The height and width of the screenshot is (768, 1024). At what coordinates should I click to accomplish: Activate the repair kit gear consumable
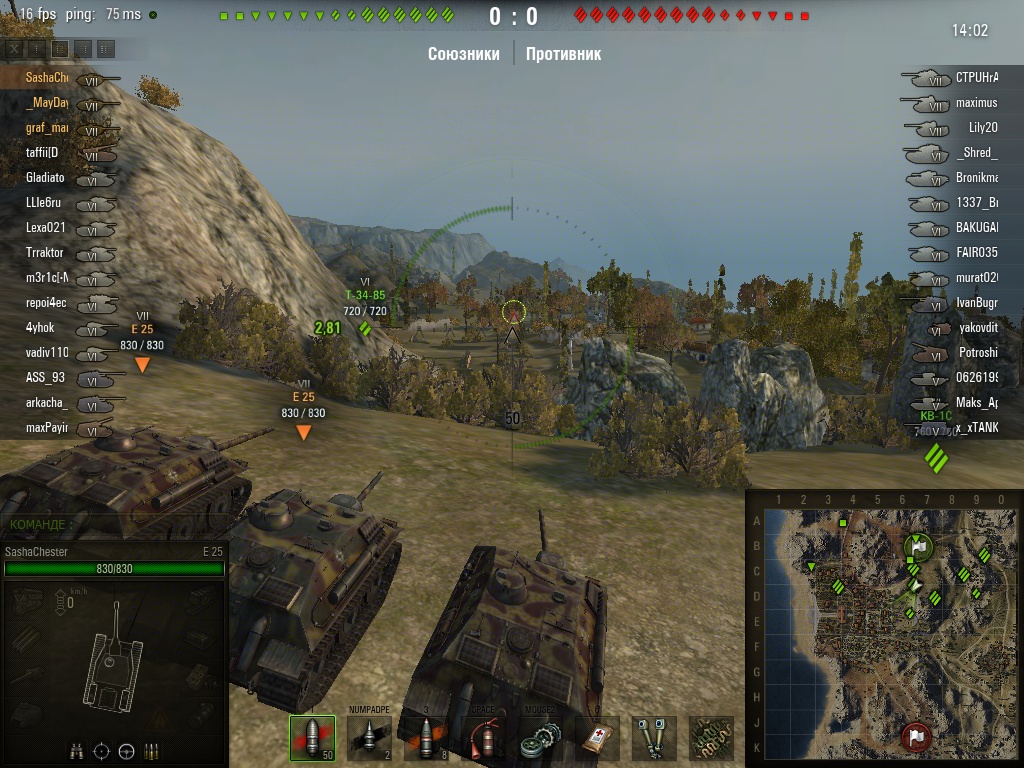[541, 738]
